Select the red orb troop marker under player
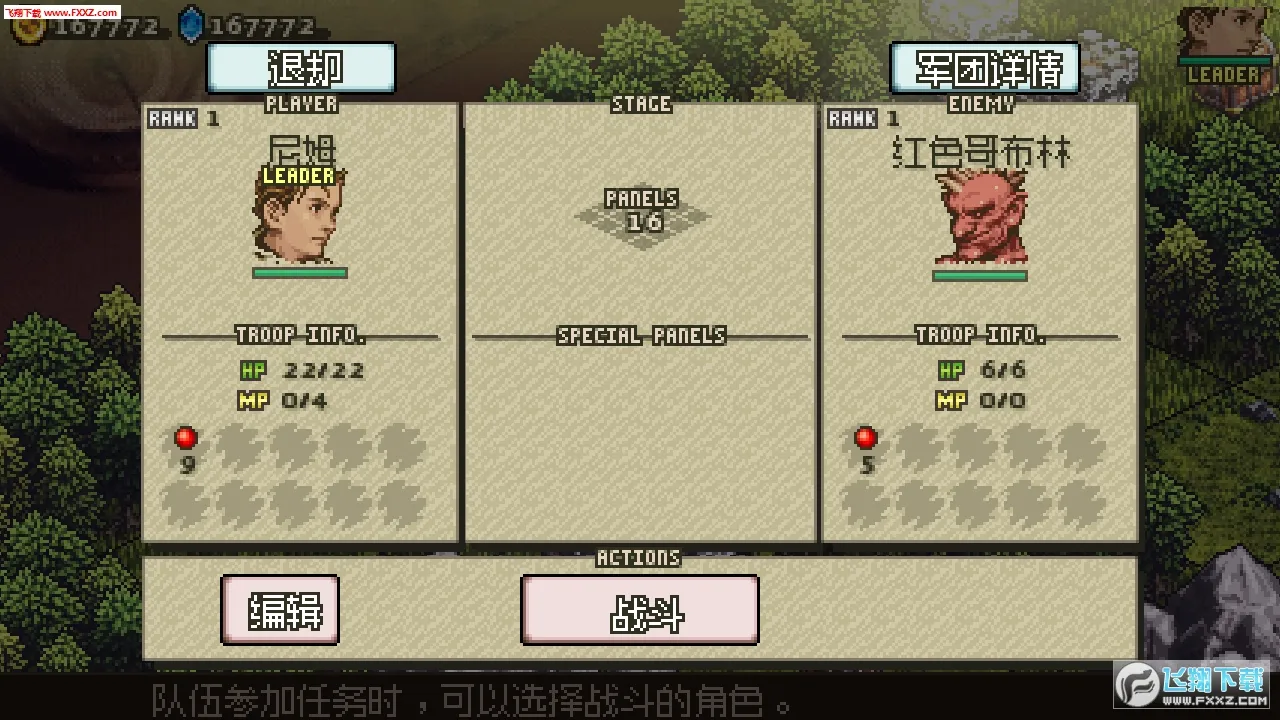1280x720 pixels. 185,437
